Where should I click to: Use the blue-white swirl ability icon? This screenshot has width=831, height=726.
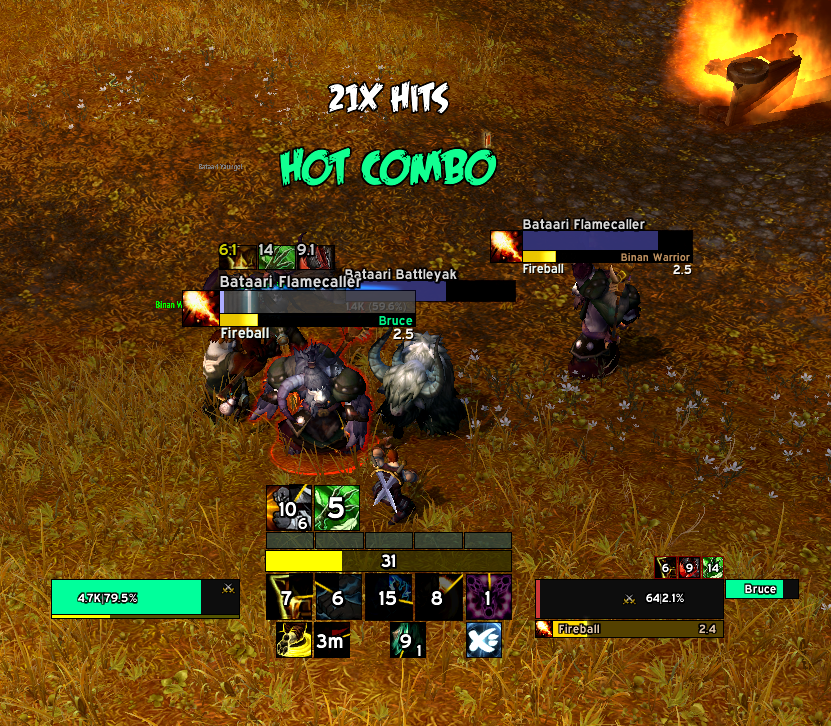click(x=483, y=641)
